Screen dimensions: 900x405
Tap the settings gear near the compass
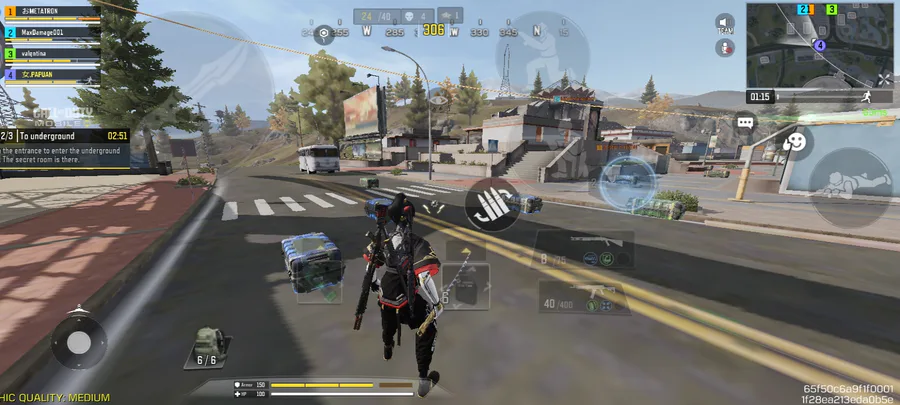pos(324,33)
